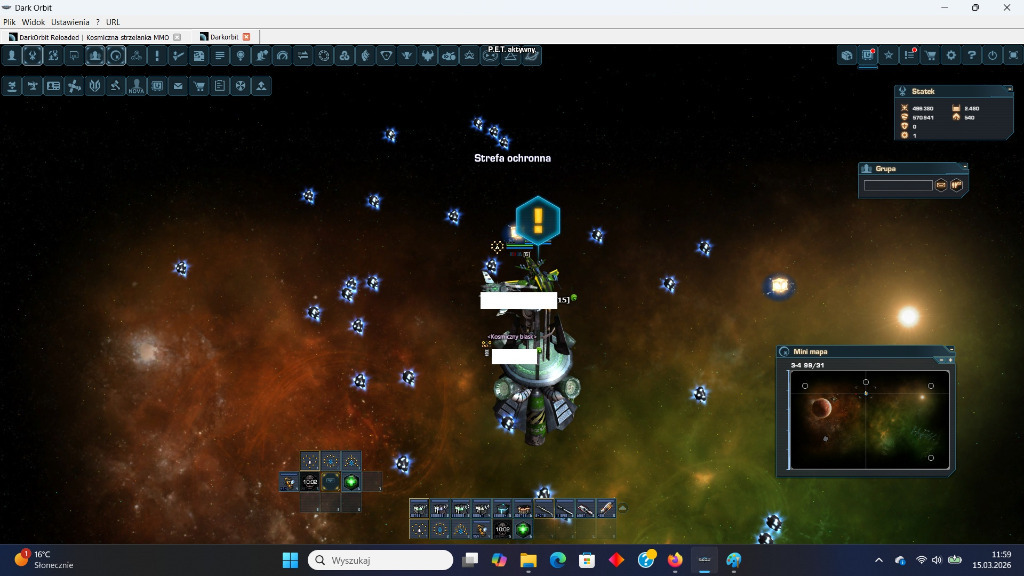
Task: Open the envelope mail icon in the left toolbar
Action: pos(178,87)
